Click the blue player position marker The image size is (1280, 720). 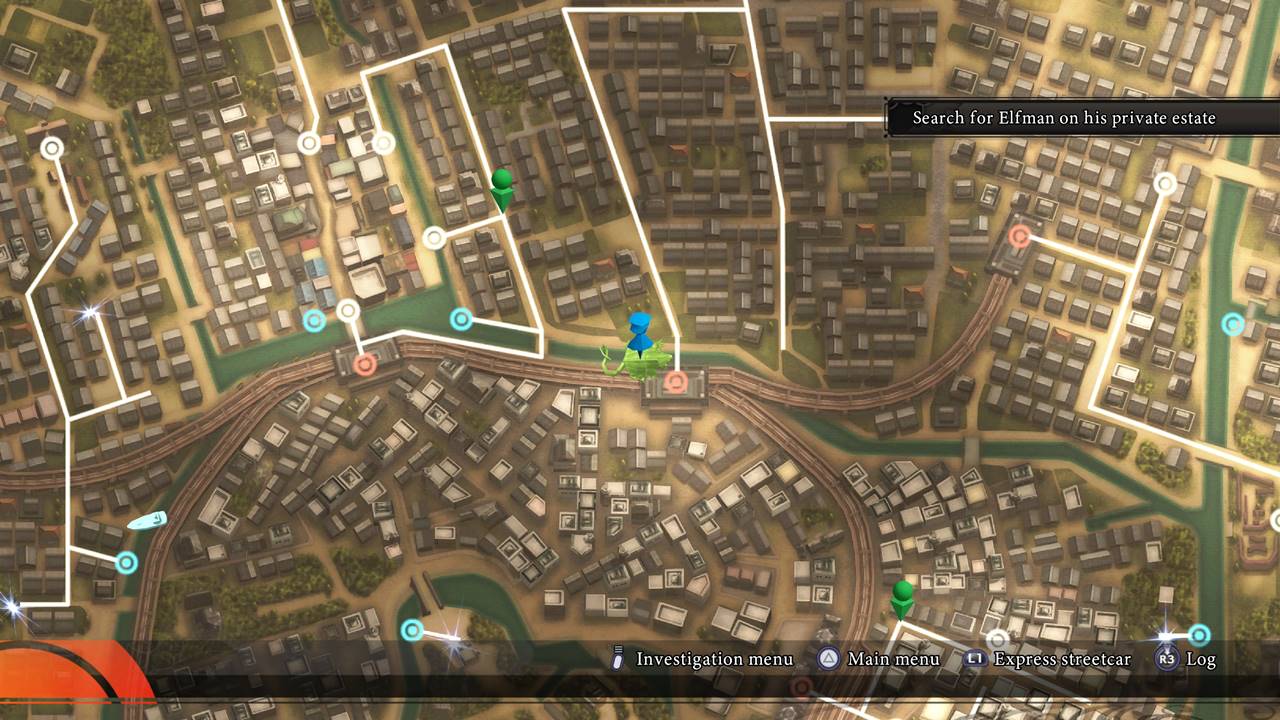640,332
